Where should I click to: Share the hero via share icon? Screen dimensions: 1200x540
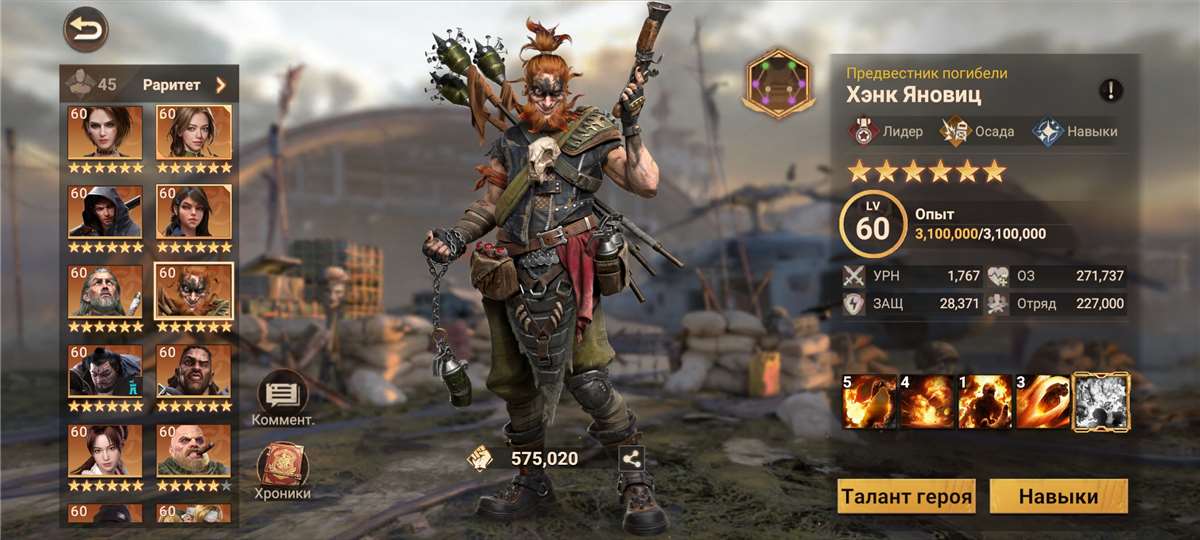(631, 459)
